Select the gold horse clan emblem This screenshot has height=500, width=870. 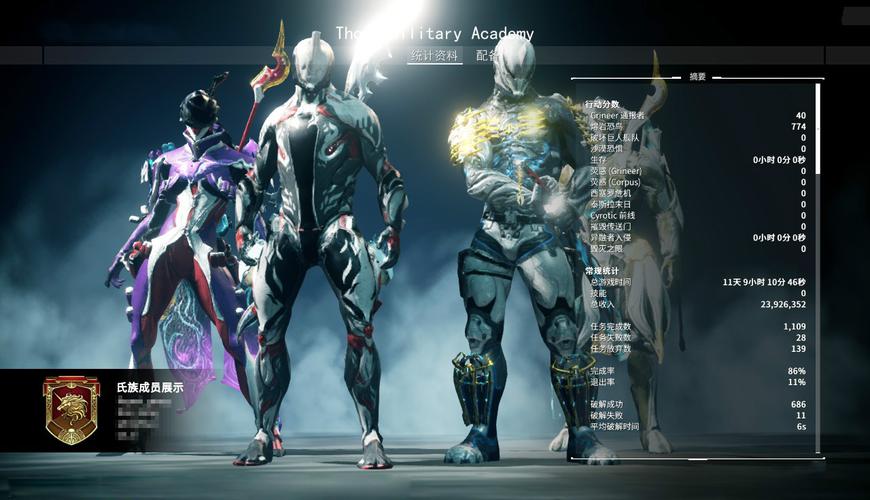[x=71, y=409]
